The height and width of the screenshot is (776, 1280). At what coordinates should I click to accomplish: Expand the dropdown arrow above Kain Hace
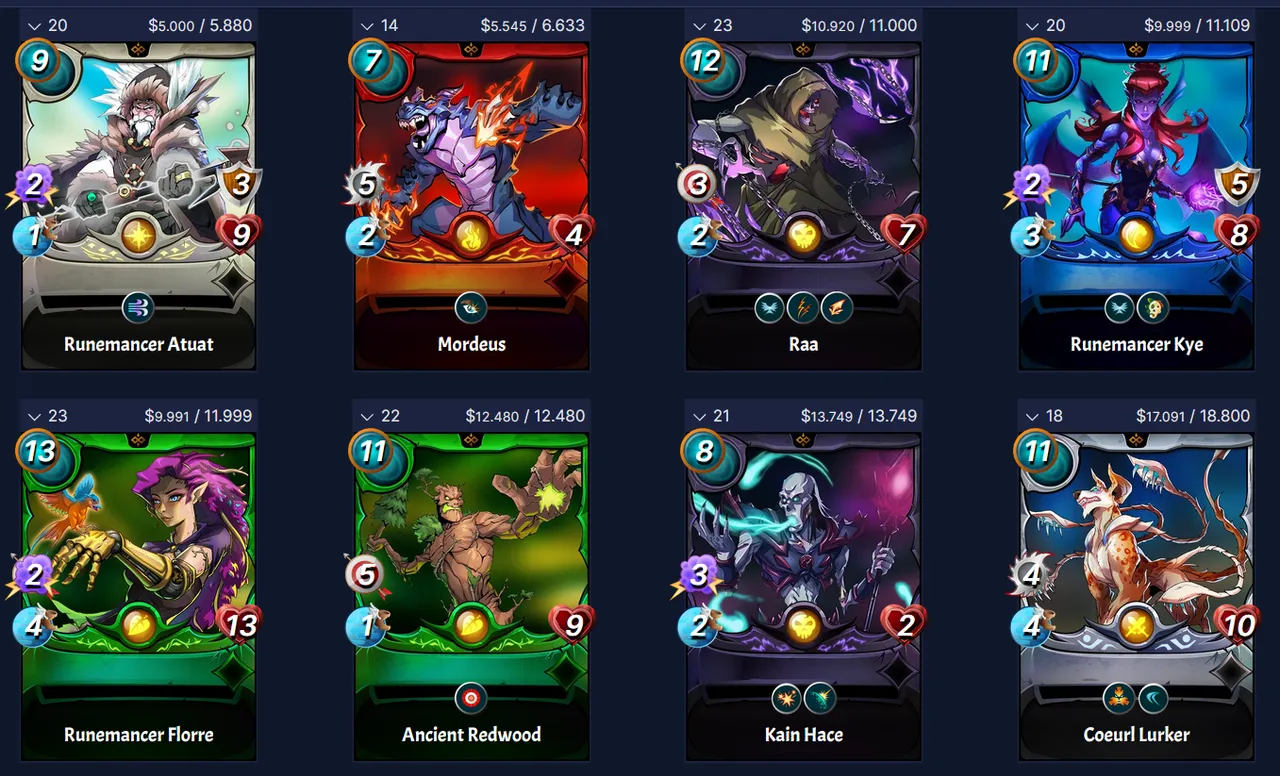pyautogui.click(x=699, y=416)
